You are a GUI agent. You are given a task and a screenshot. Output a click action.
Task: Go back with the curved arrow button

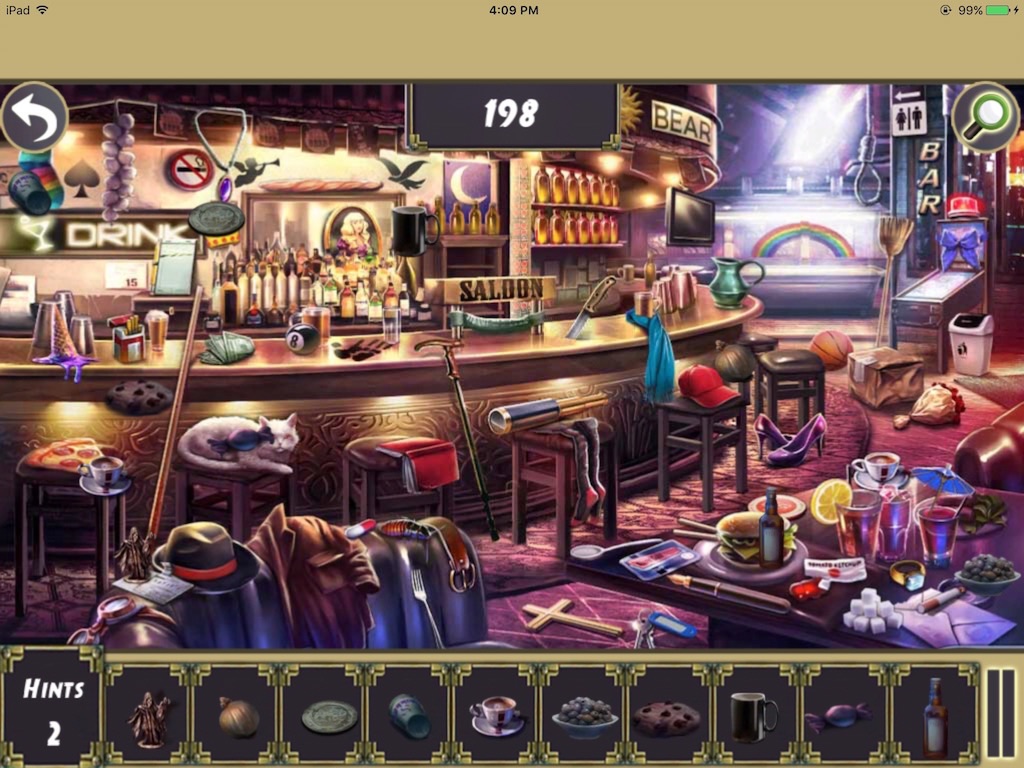pyautogui.click(x=35, y=119)
